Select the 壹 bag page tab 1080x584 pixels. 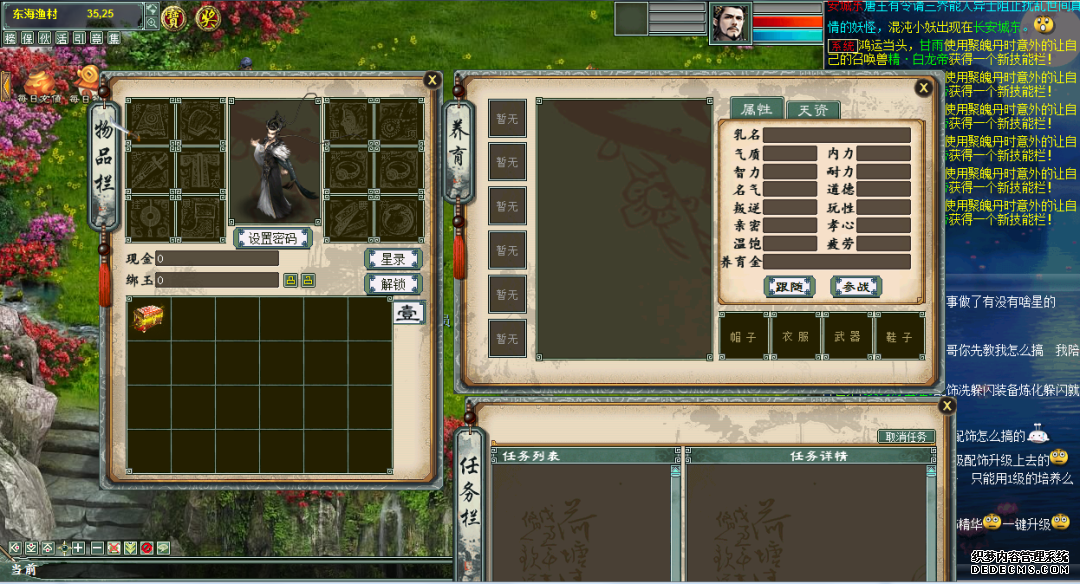[x=409, y=312]
